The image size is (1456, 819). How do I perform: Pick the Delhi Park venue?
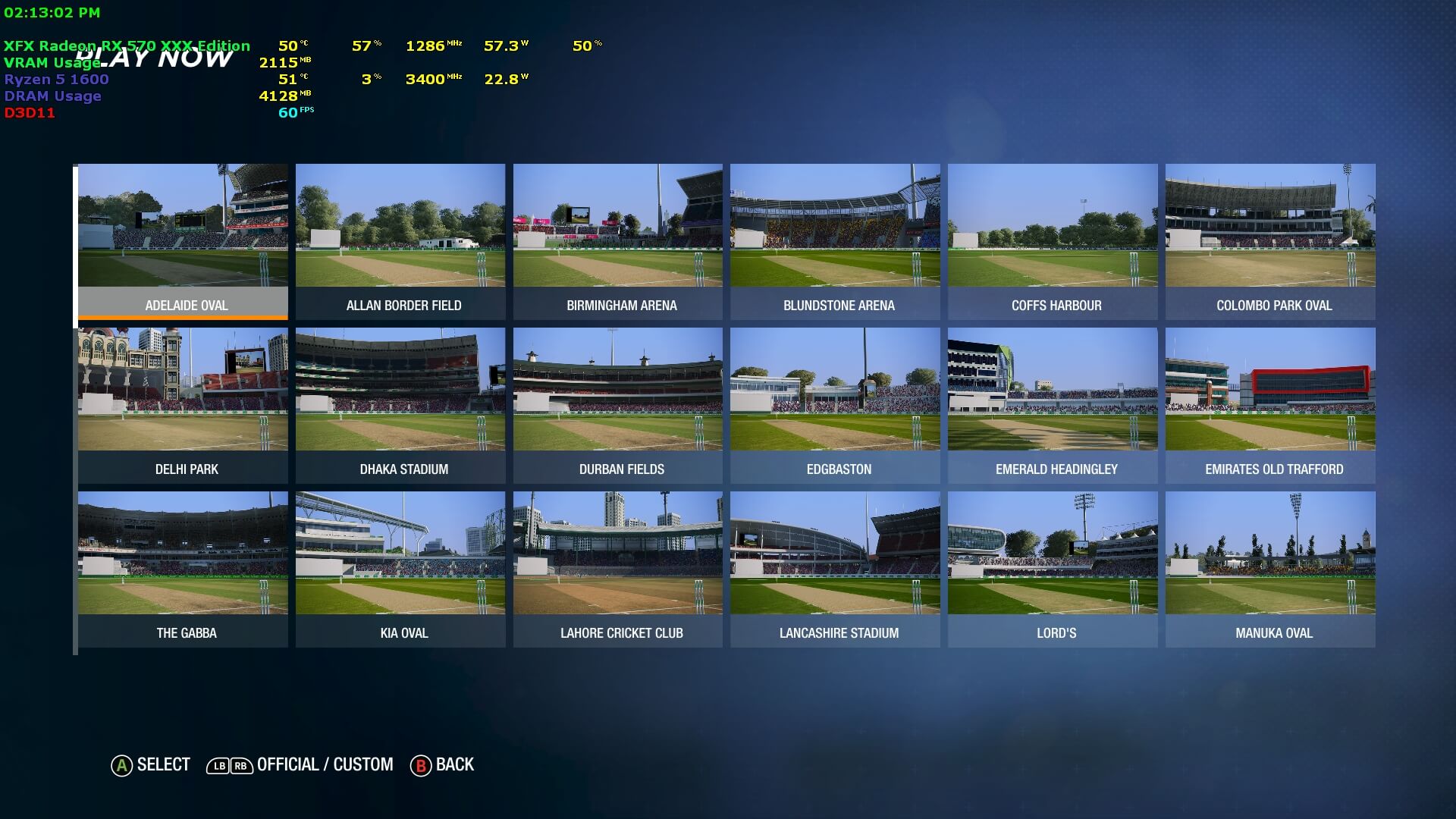(183, 405)
